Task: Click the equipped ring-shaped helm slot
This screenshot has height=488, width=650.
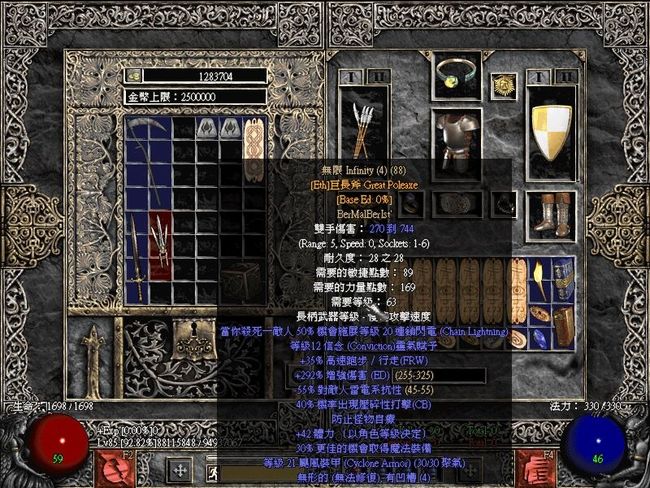Action: click(x=457, y=74)
